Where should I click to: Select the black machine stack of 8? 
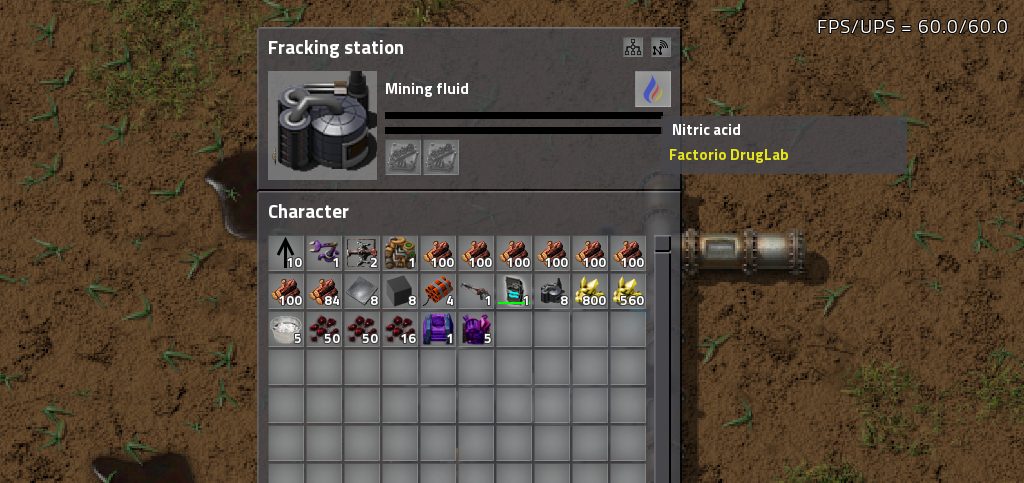click(x=552, y=290)
